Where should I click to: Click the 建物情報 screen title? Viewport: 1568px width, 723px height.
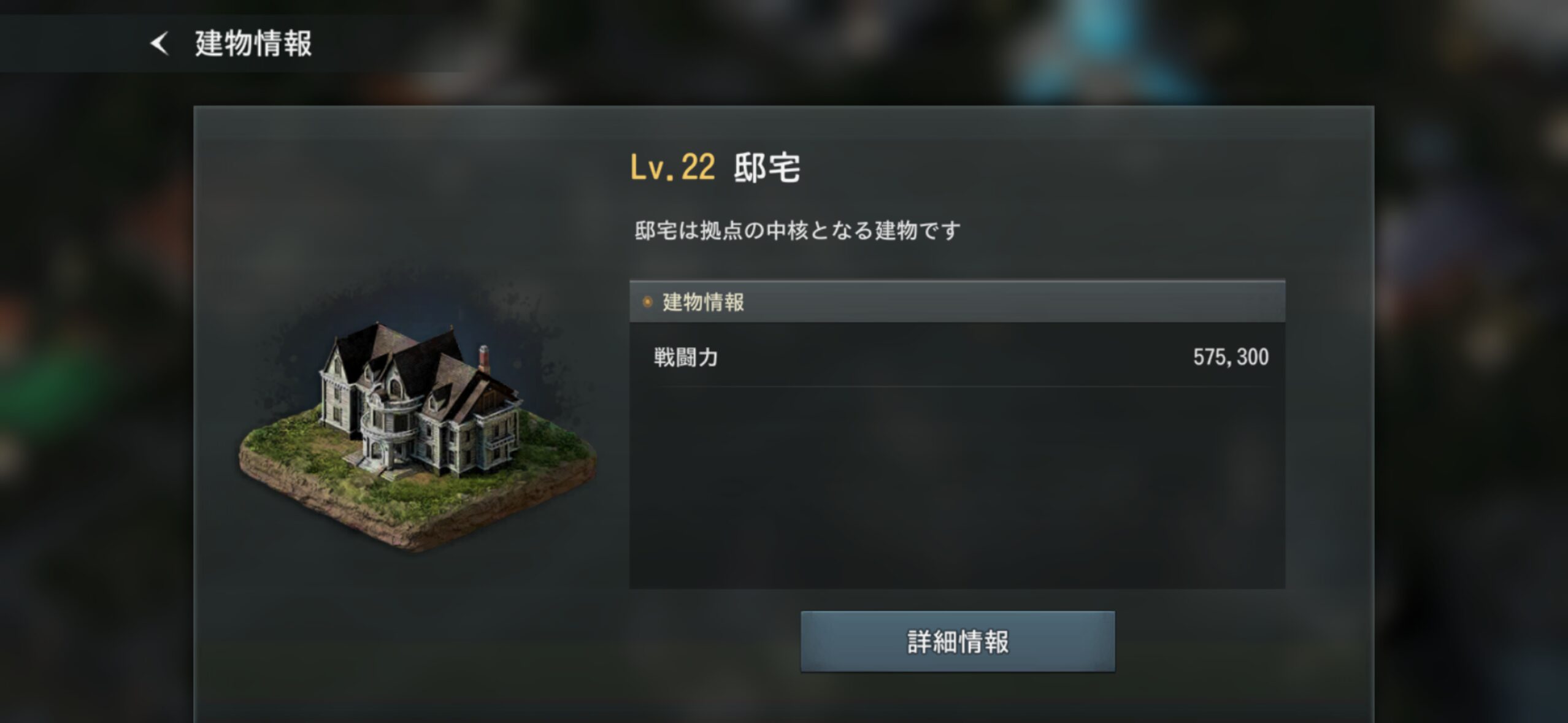(252, 43)
